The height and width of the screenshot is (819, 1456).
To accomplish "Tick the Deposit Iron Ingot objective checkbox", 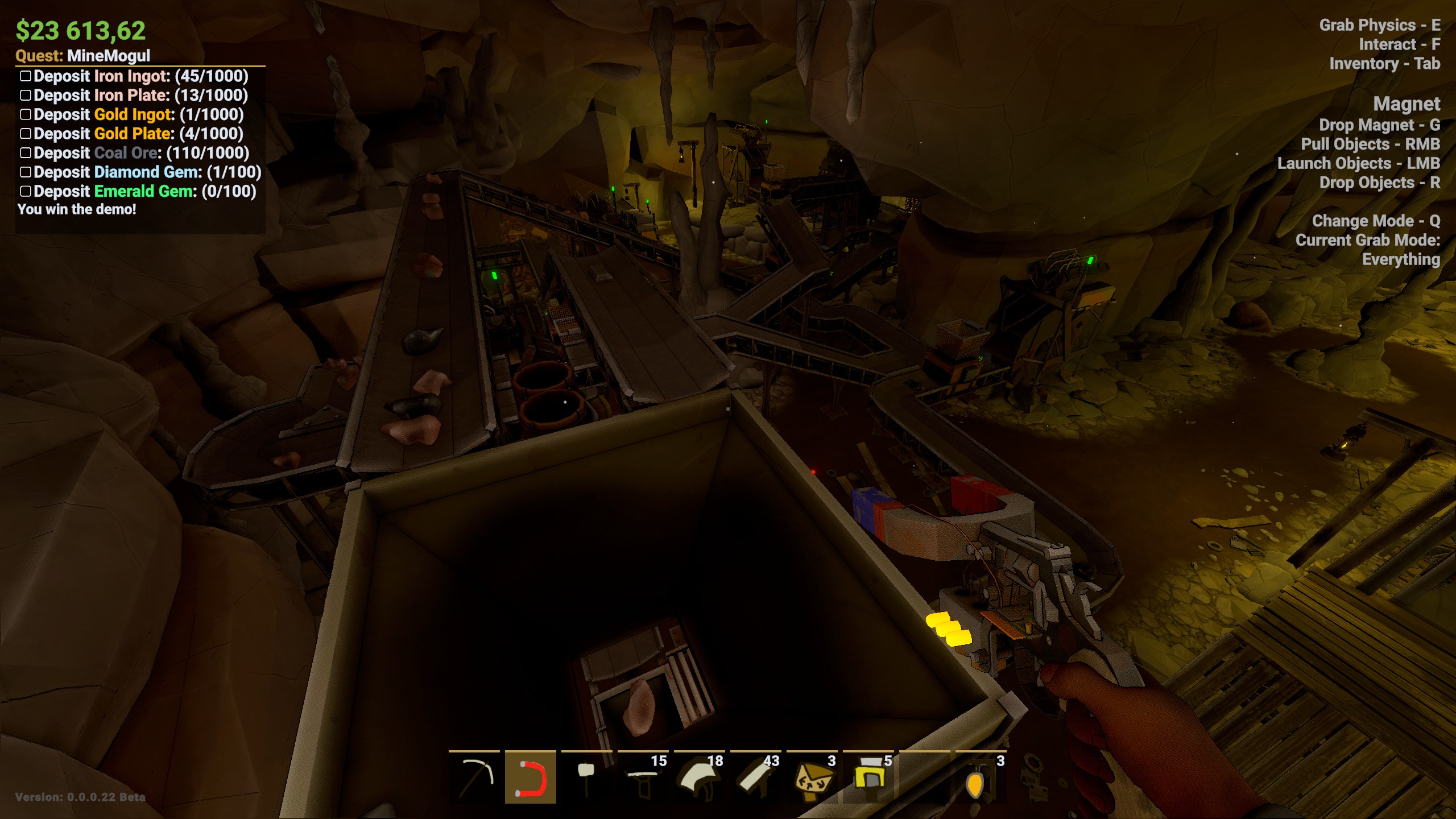I will [26, 76].
